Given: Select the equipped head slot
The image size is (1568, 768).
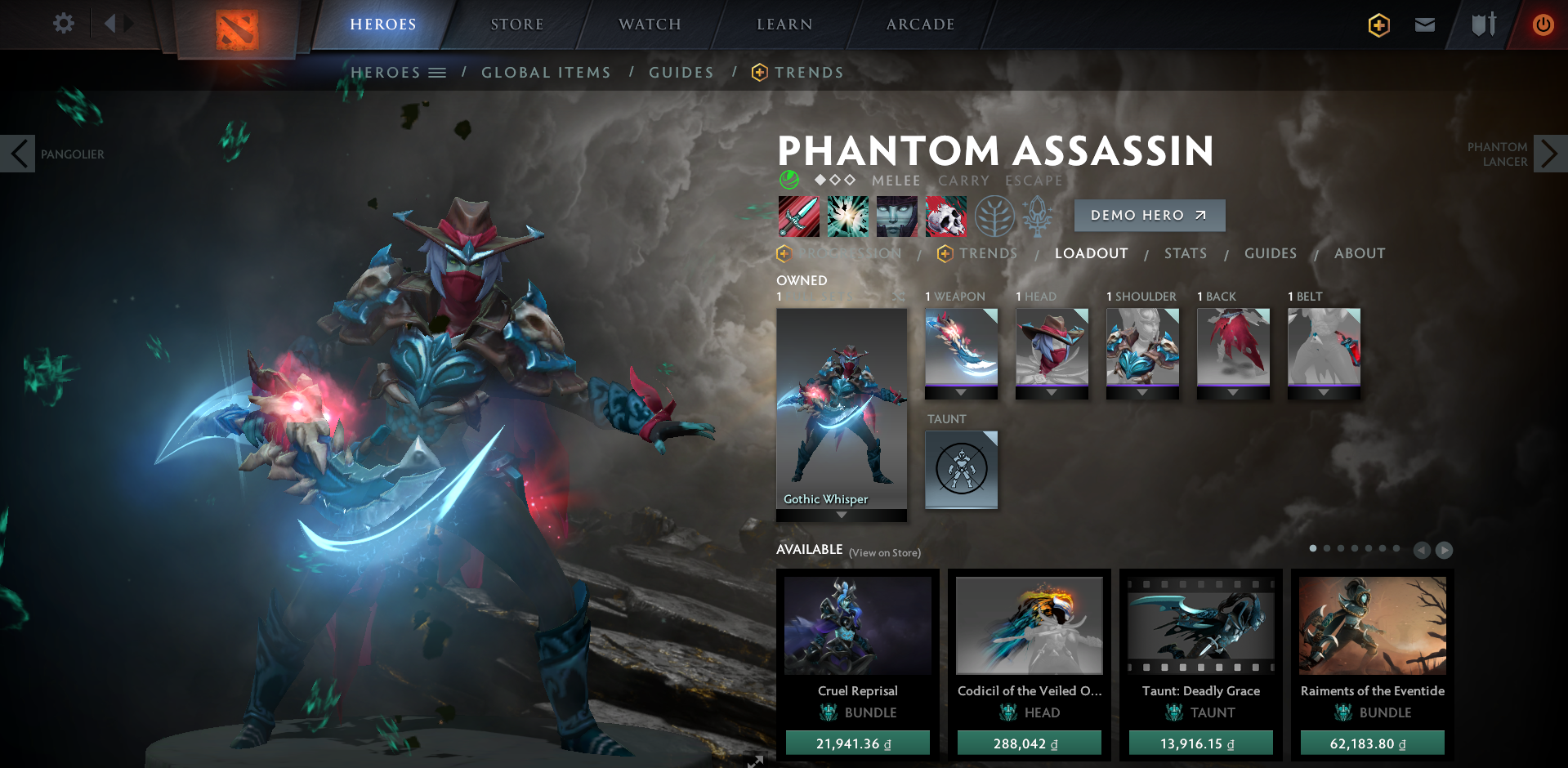Looking at the screenshot, I should tap(1052, 347).
